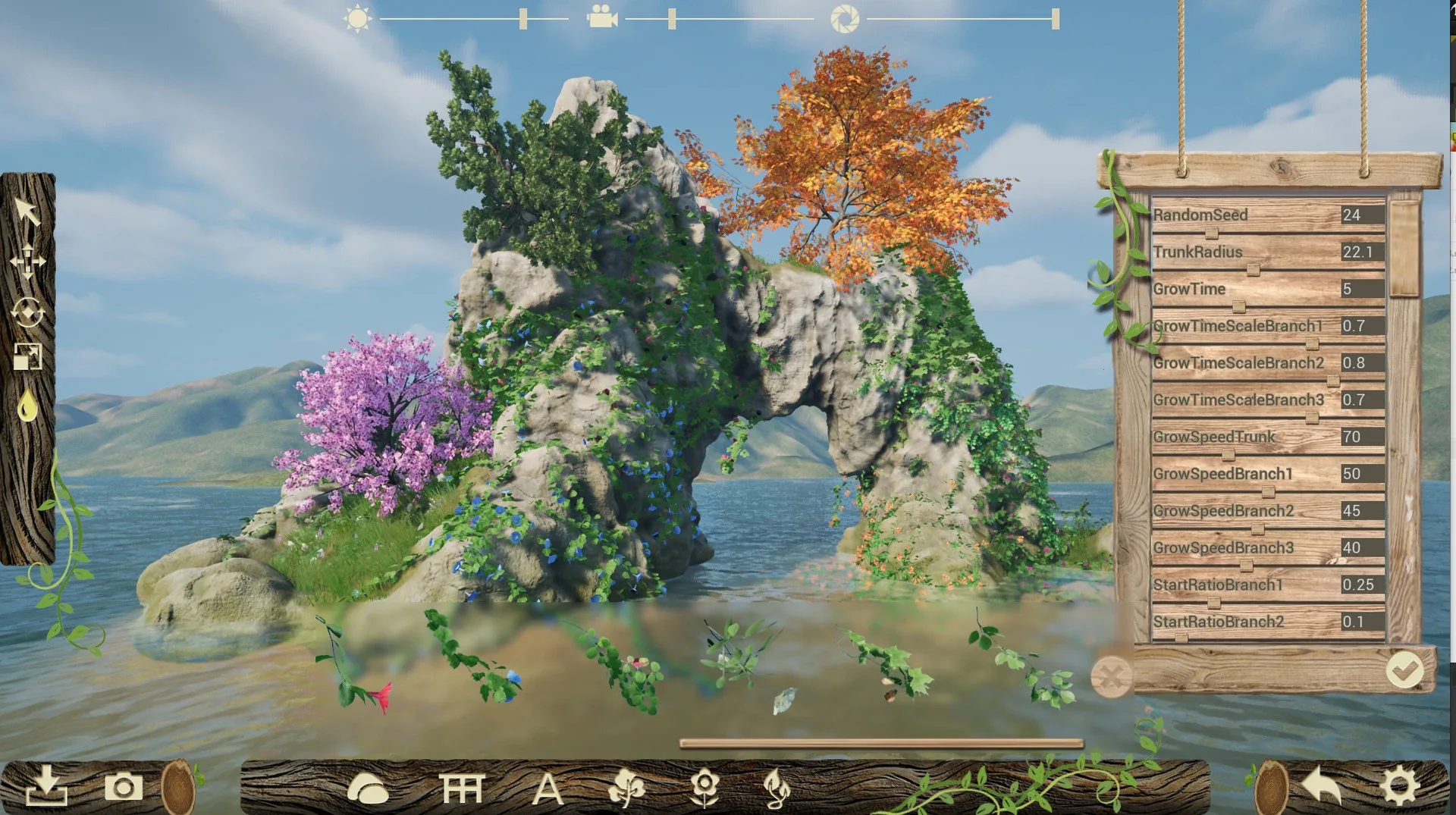This screenshot has width=1456, height=815.
Task: Activate the move tool with four arrows
Action: (28, 262)
